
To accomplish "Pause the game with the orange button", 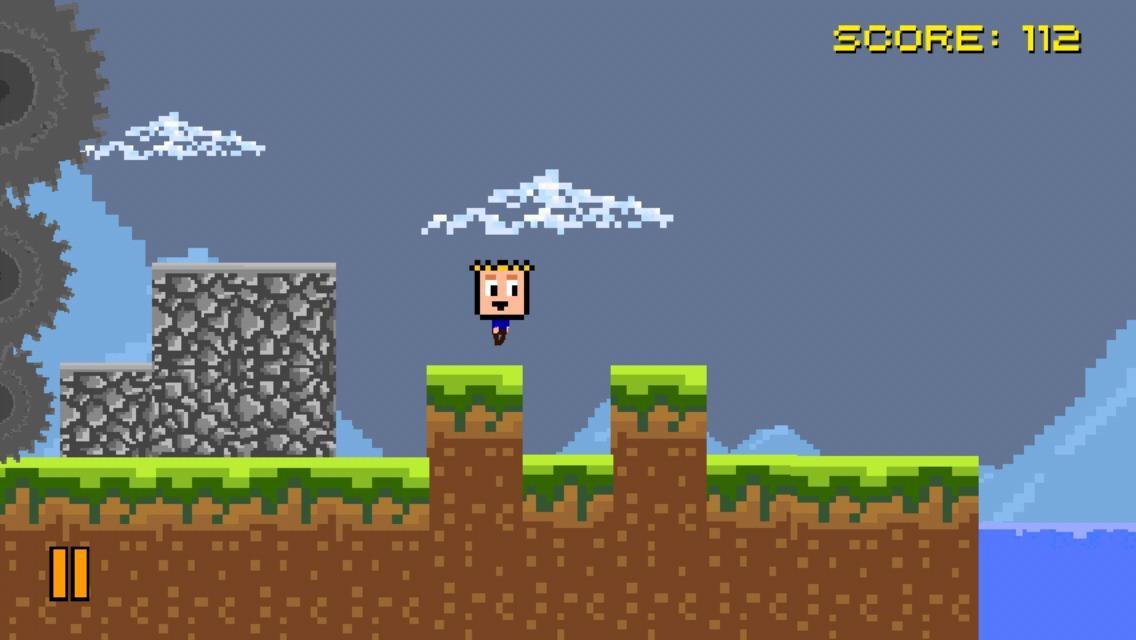I will [69, 573].
